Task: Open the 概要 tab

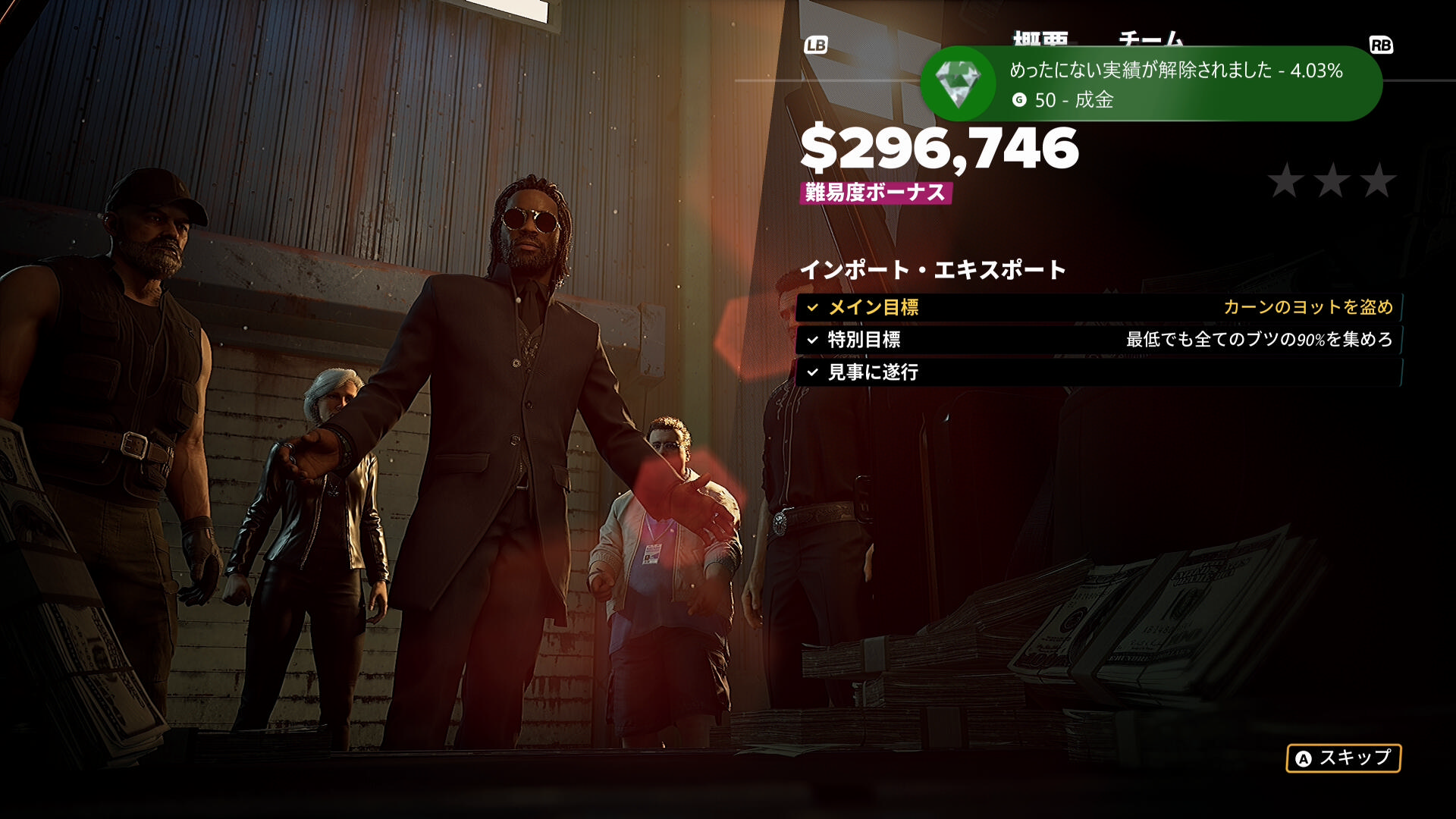Action: 1040,38
